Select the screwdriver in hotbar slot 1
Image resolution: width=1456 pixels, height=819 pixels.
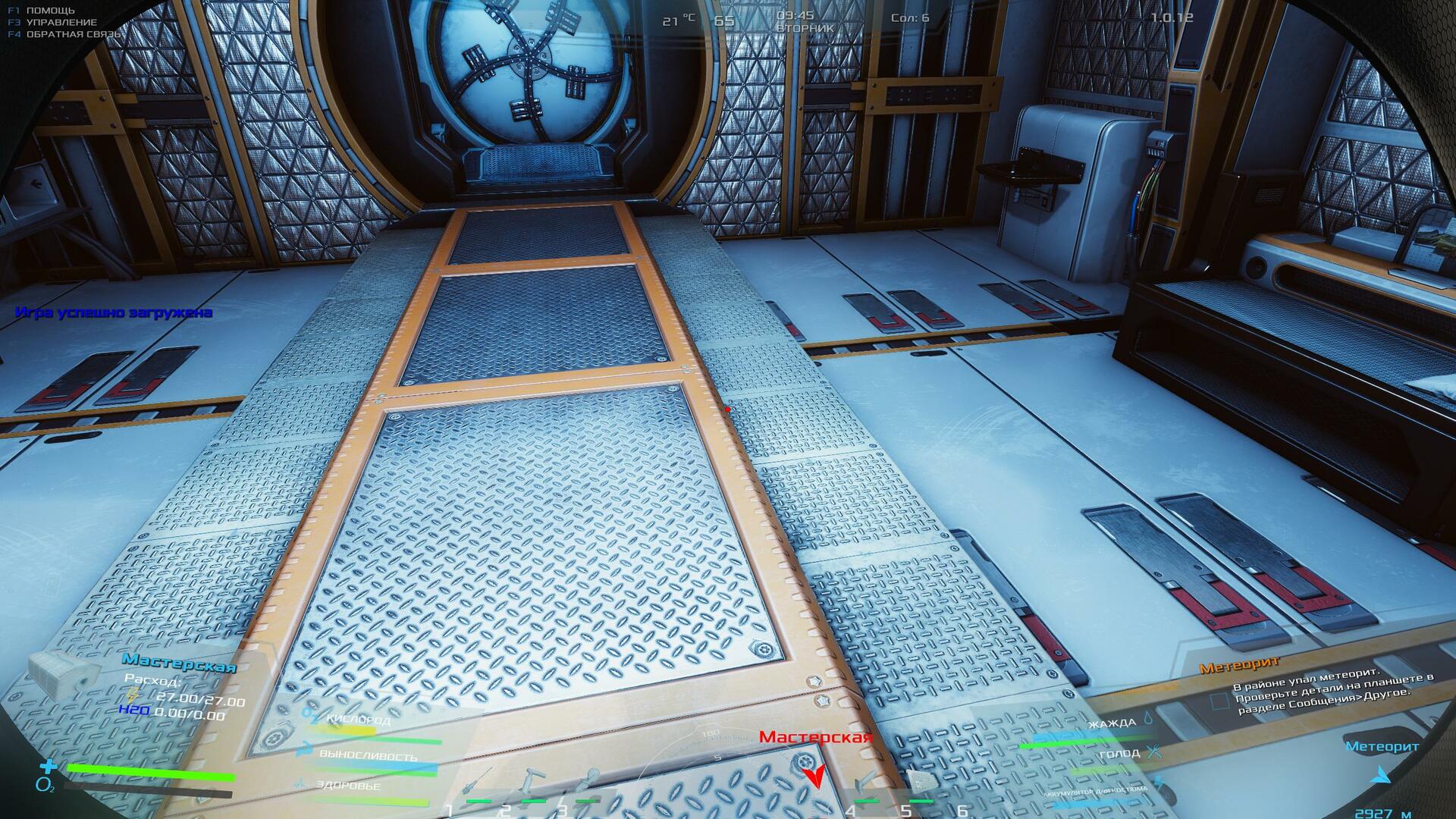478,783
